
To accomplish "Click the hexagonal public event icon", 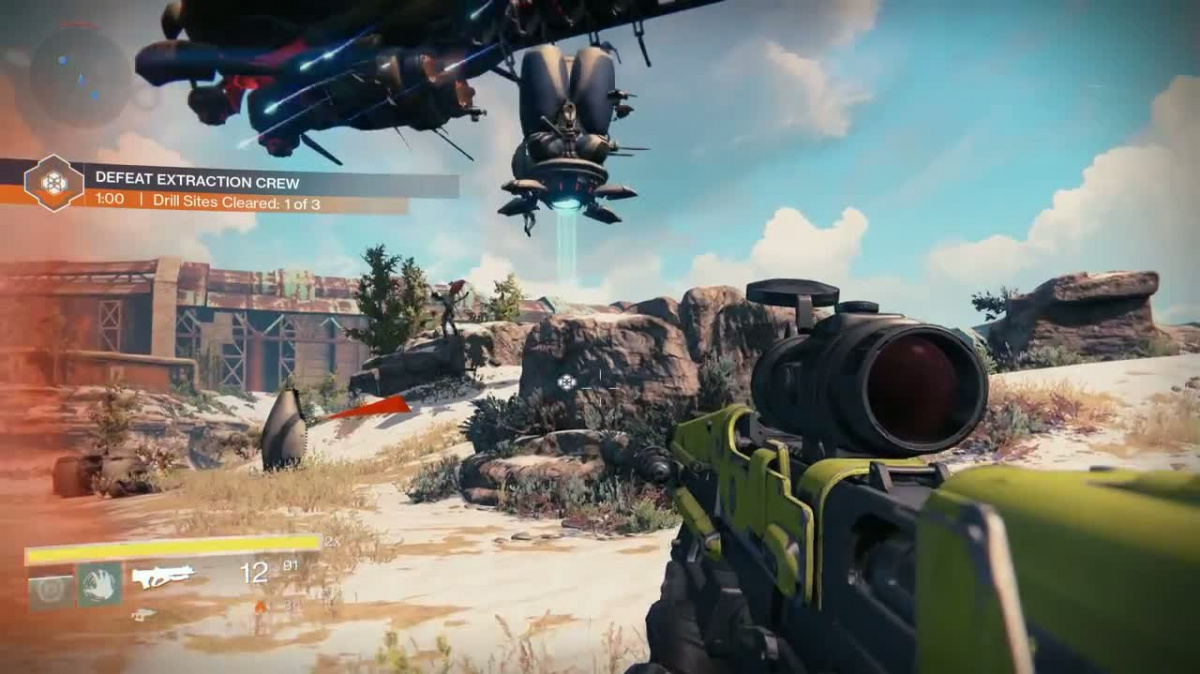I will coord(54,182).
